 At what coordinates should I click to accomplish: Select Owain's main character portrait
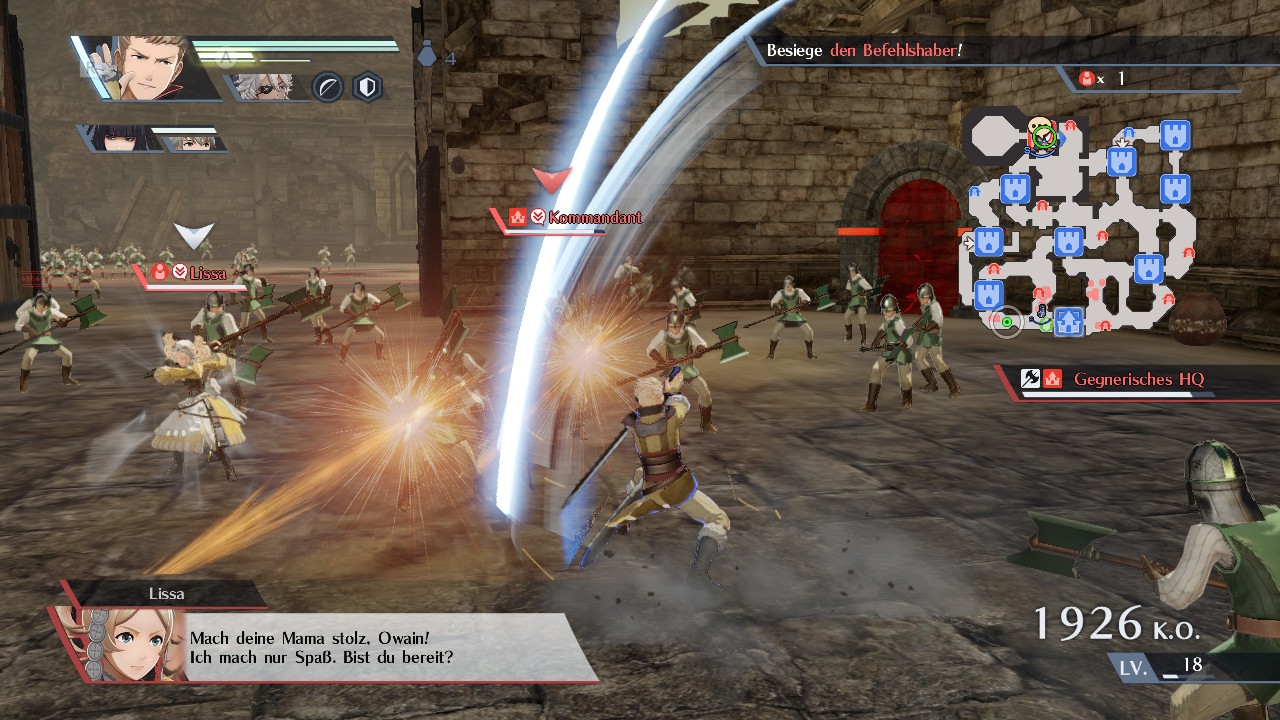(x=148, y=68)
